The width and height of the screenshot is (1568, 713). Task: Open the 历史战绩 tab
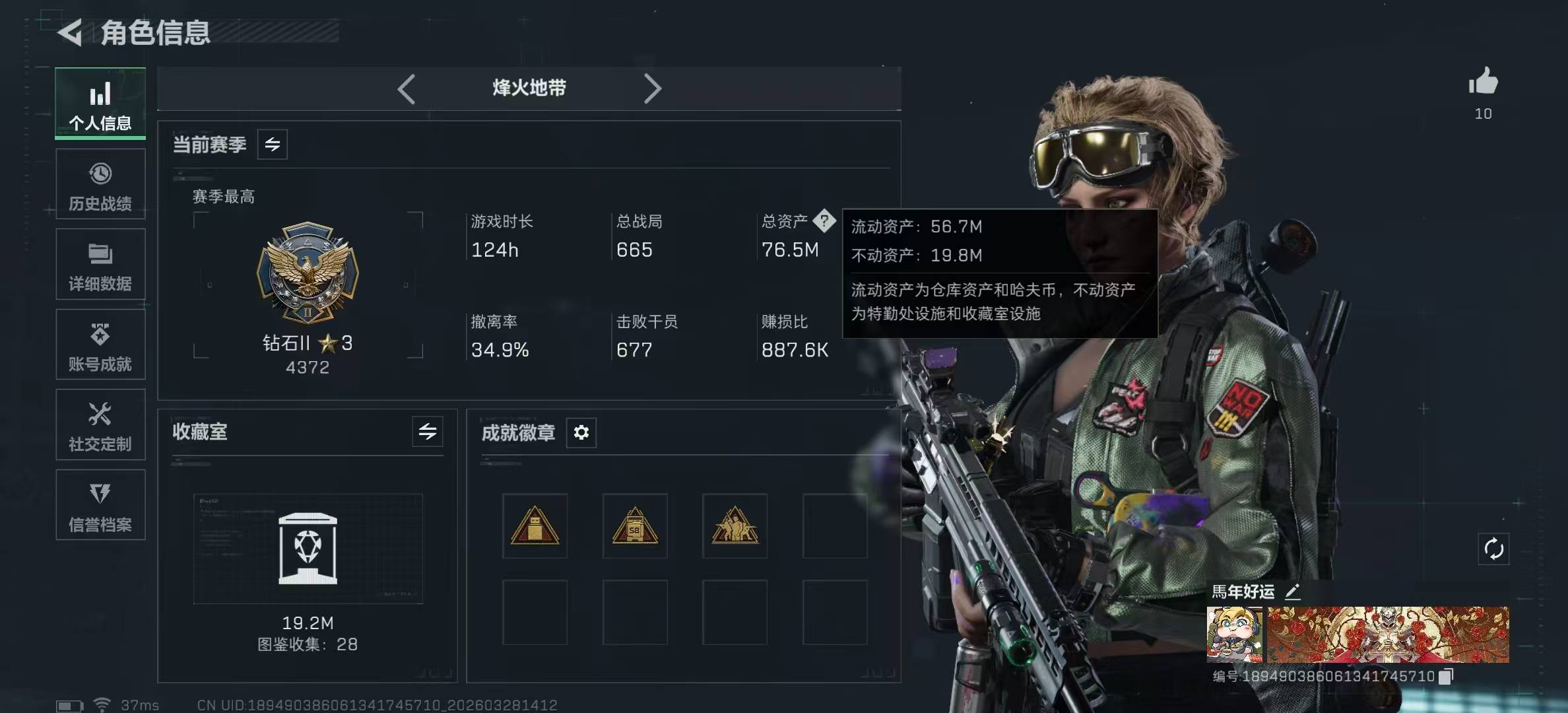coord(100,185)
